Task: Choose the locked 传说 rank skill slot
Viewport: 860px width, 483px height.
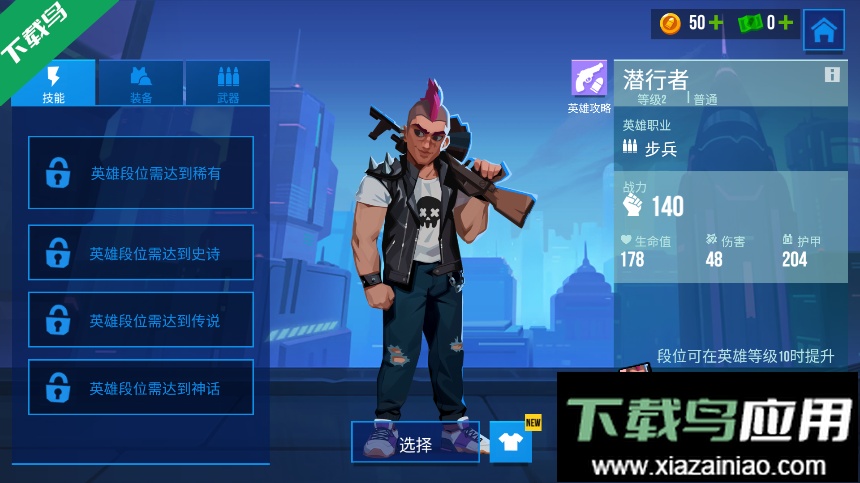Action: 141,320
